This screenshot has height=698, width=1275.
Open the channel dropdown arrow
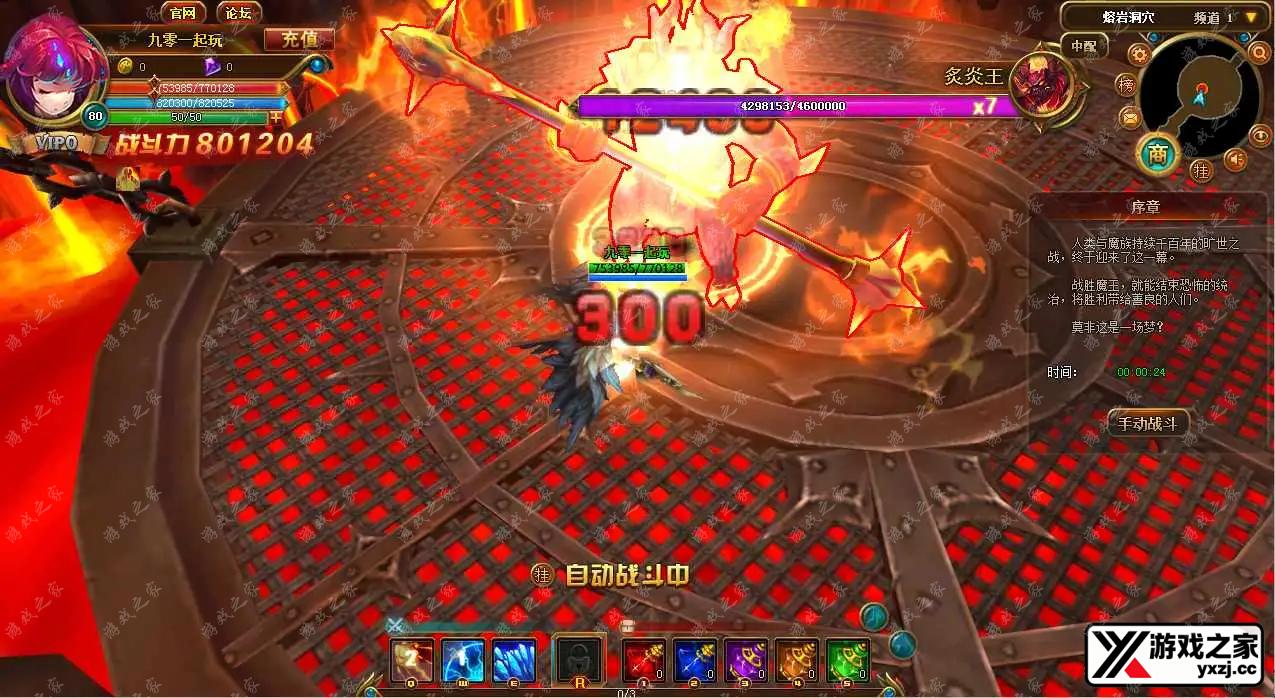tap(1250, 17)
